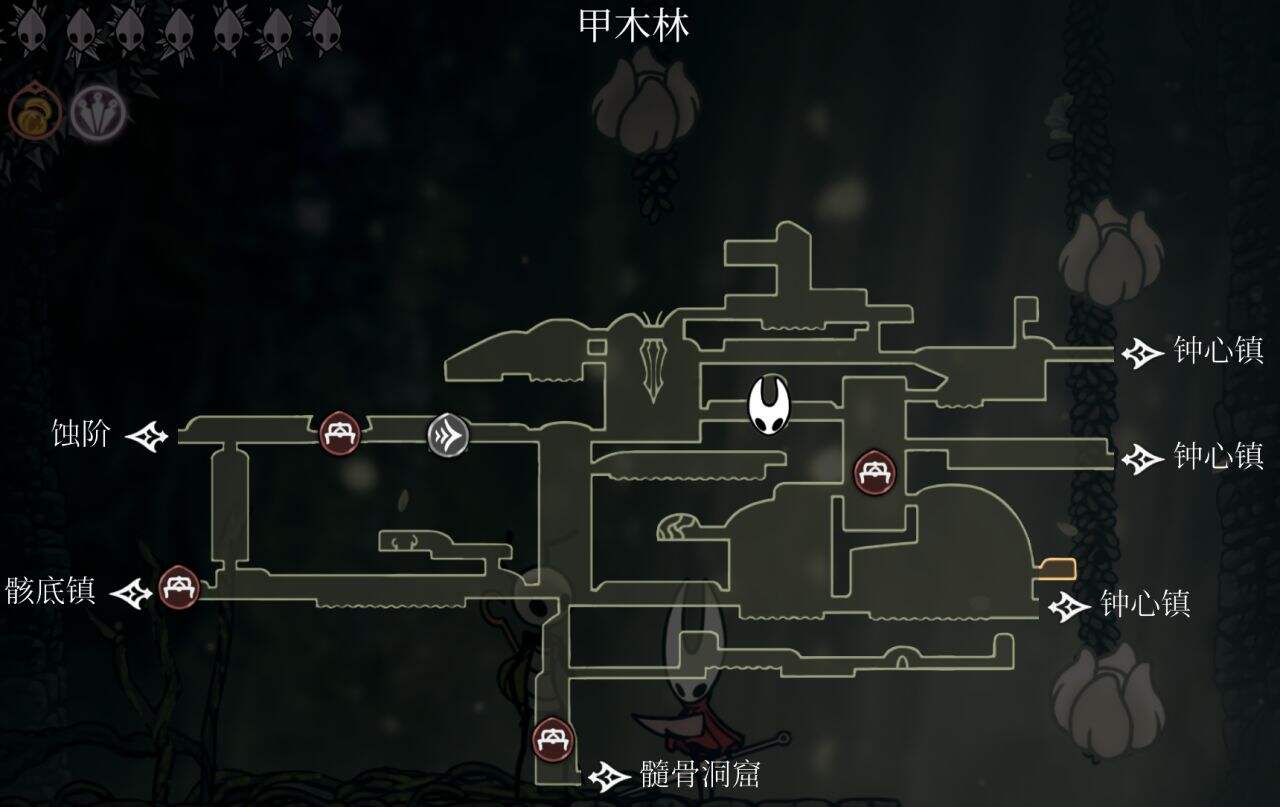Select the bench marker above 髓骨洞窟 exit
1280x807 pixels.
[550, 740]
